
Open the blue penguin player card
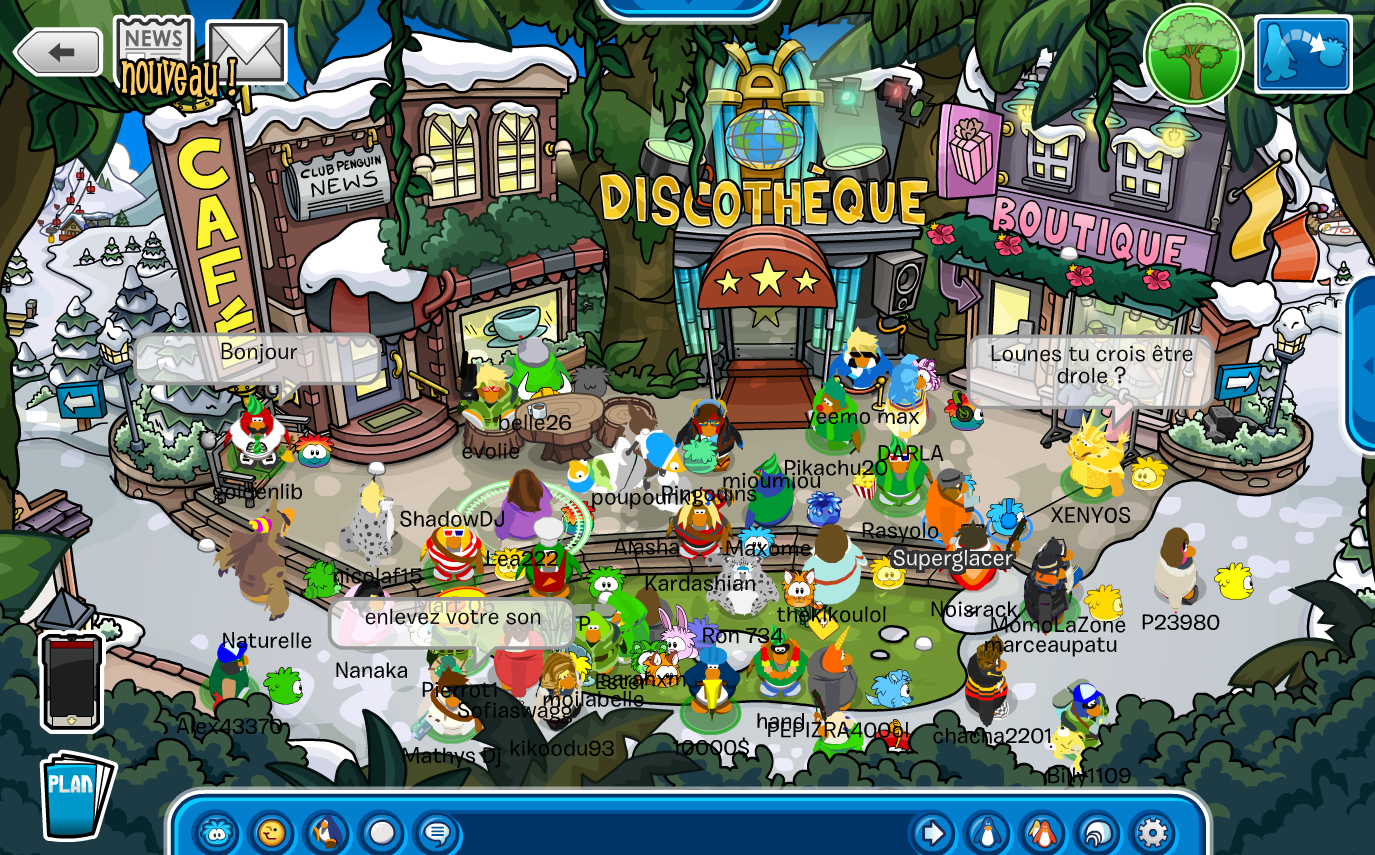987,832
